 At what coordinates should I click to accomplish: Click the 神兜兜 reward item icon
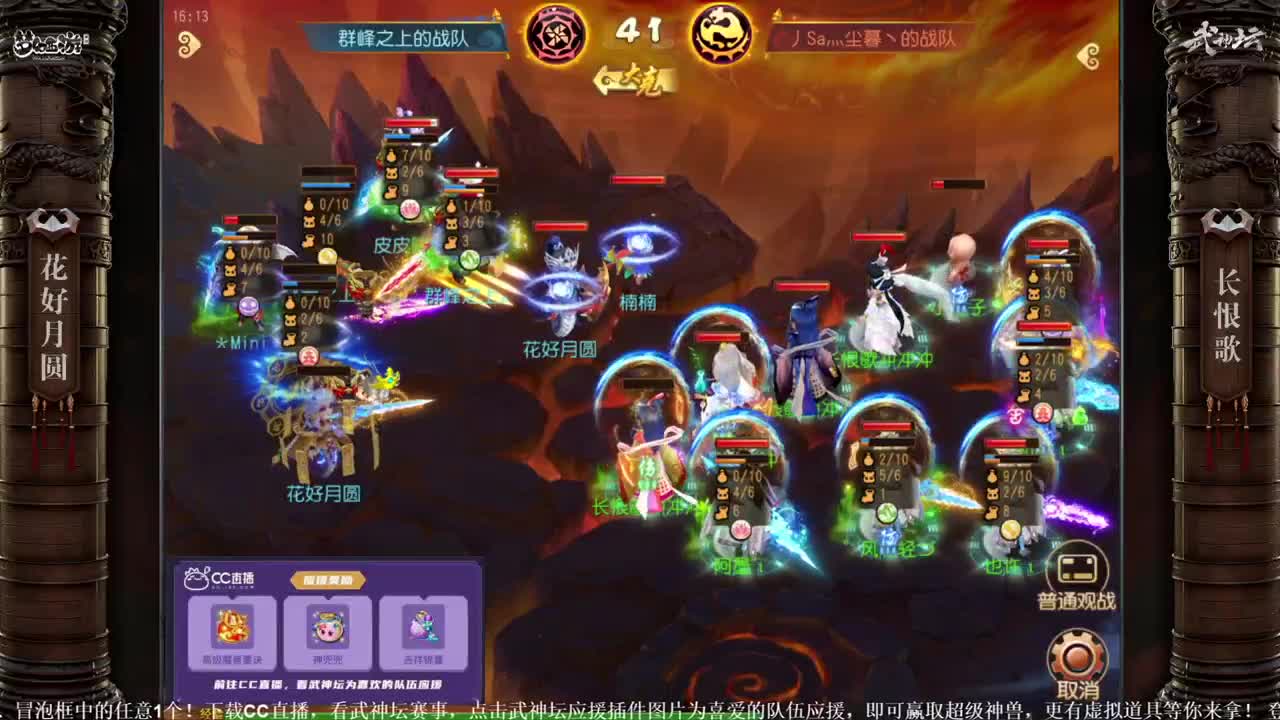(330, 630)
